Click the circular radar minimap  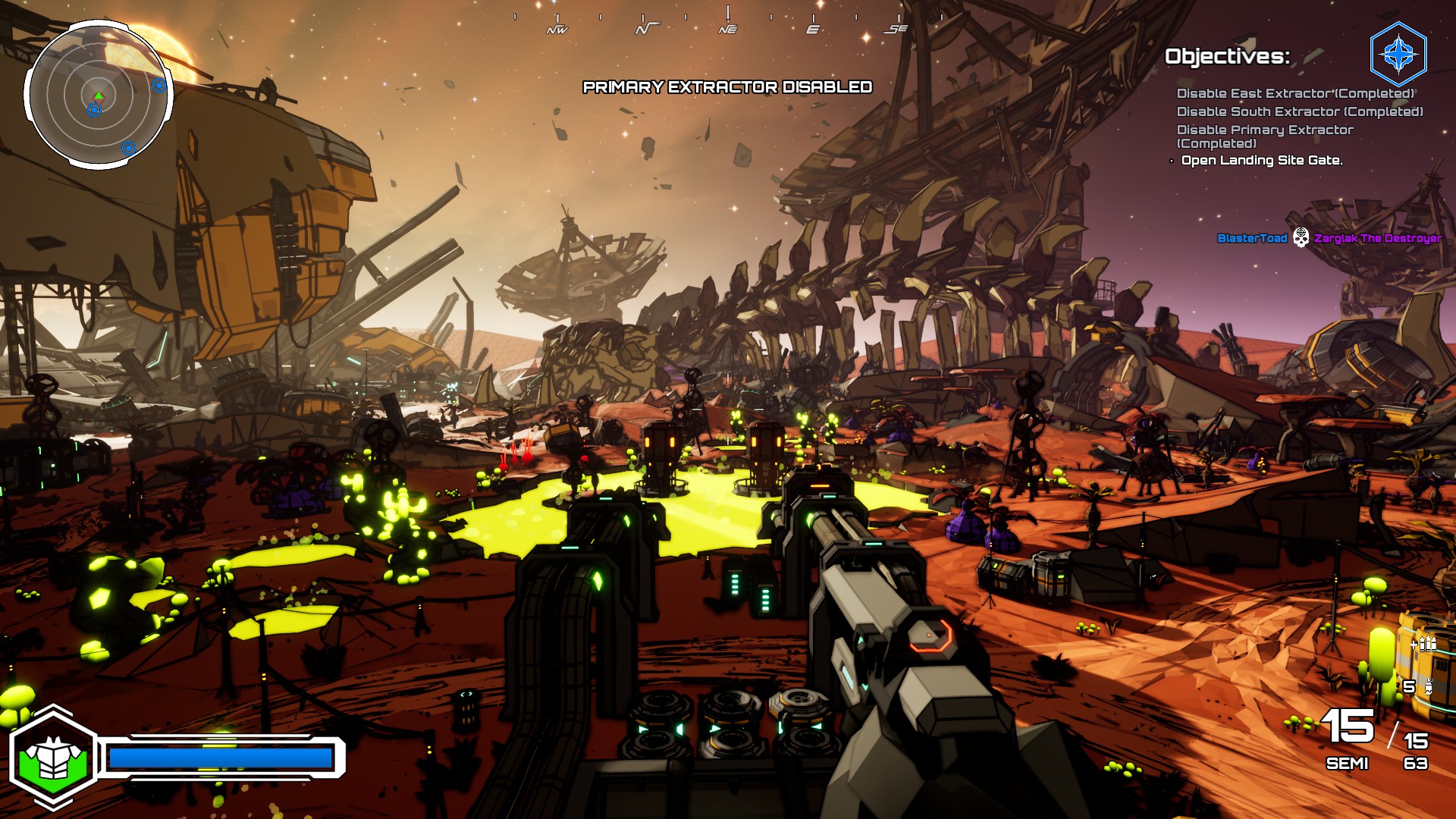[x=99, y=96]
